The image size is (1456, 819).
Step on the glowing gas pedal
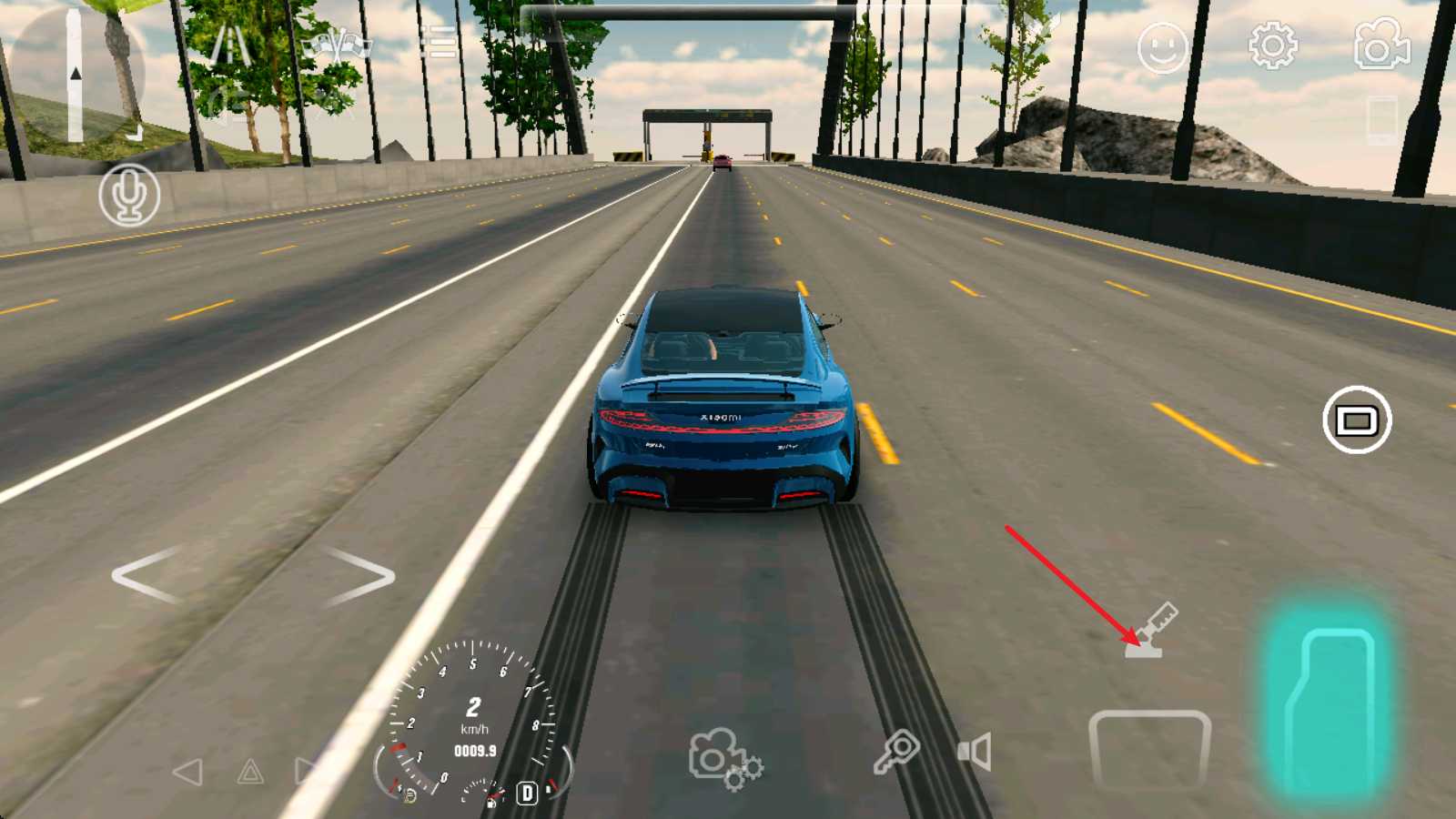(1329, 705)
